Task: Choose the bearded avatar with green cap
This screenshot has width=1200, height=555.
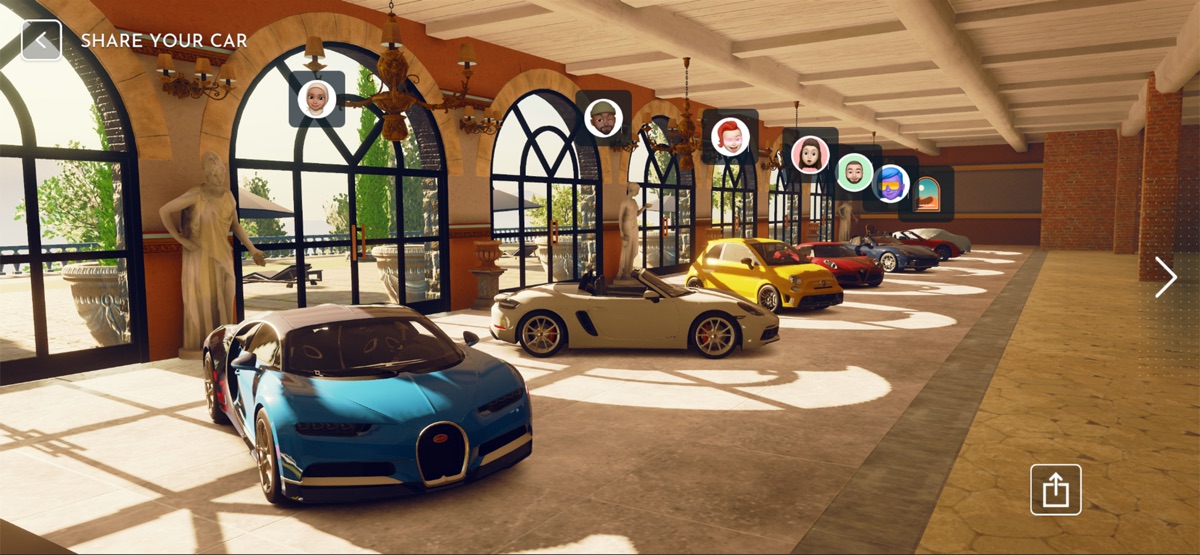Action: click(x=603, y=118)
